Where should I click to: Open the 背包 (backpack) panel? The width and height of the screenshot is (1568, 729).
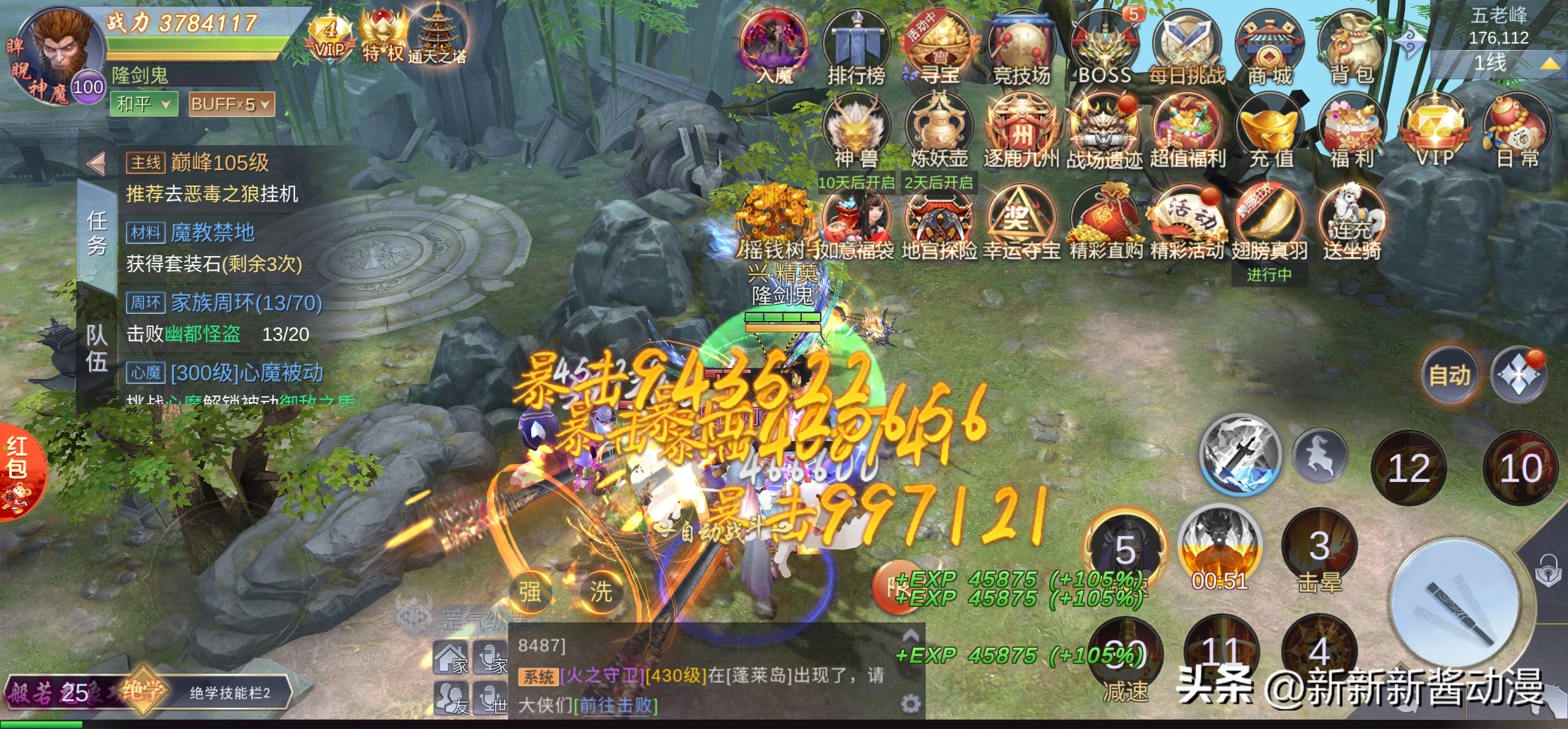click(1352, 46)
